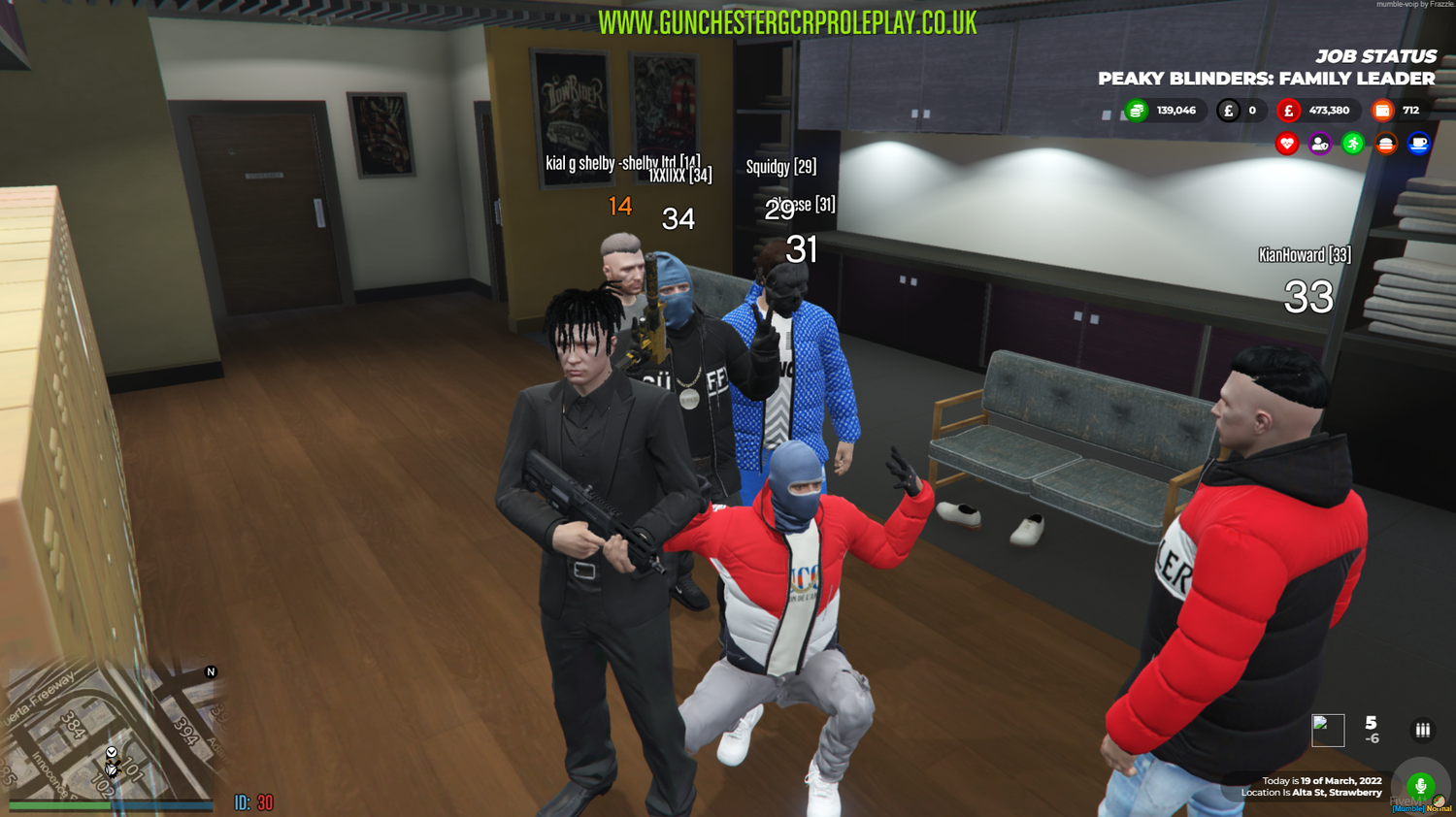Select the purple armor shield status icon

1318,144
